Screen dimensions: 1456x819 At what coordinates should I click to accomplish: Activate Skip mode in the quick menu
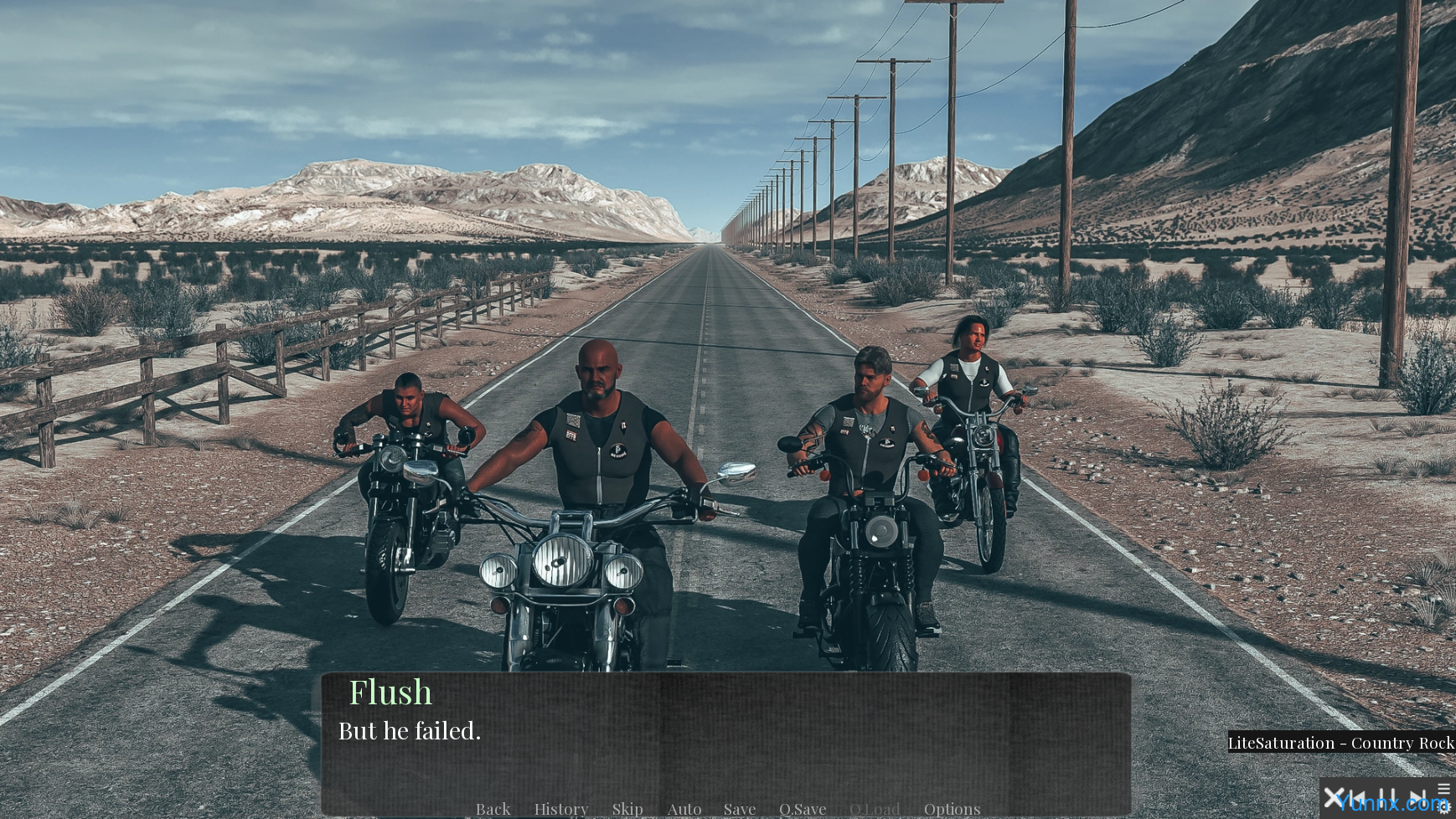point(627,808)
